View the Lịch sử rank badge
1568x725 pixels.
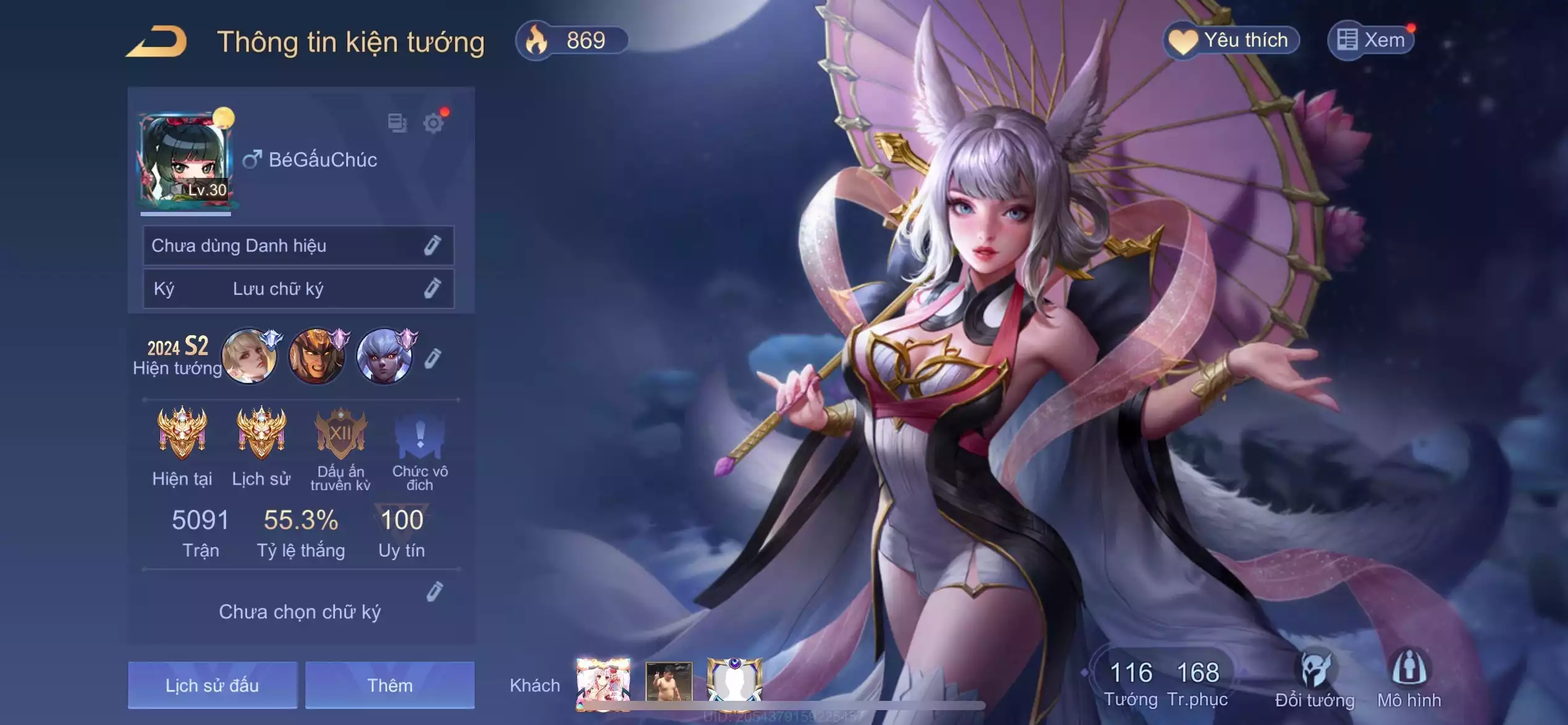[261, 434]
